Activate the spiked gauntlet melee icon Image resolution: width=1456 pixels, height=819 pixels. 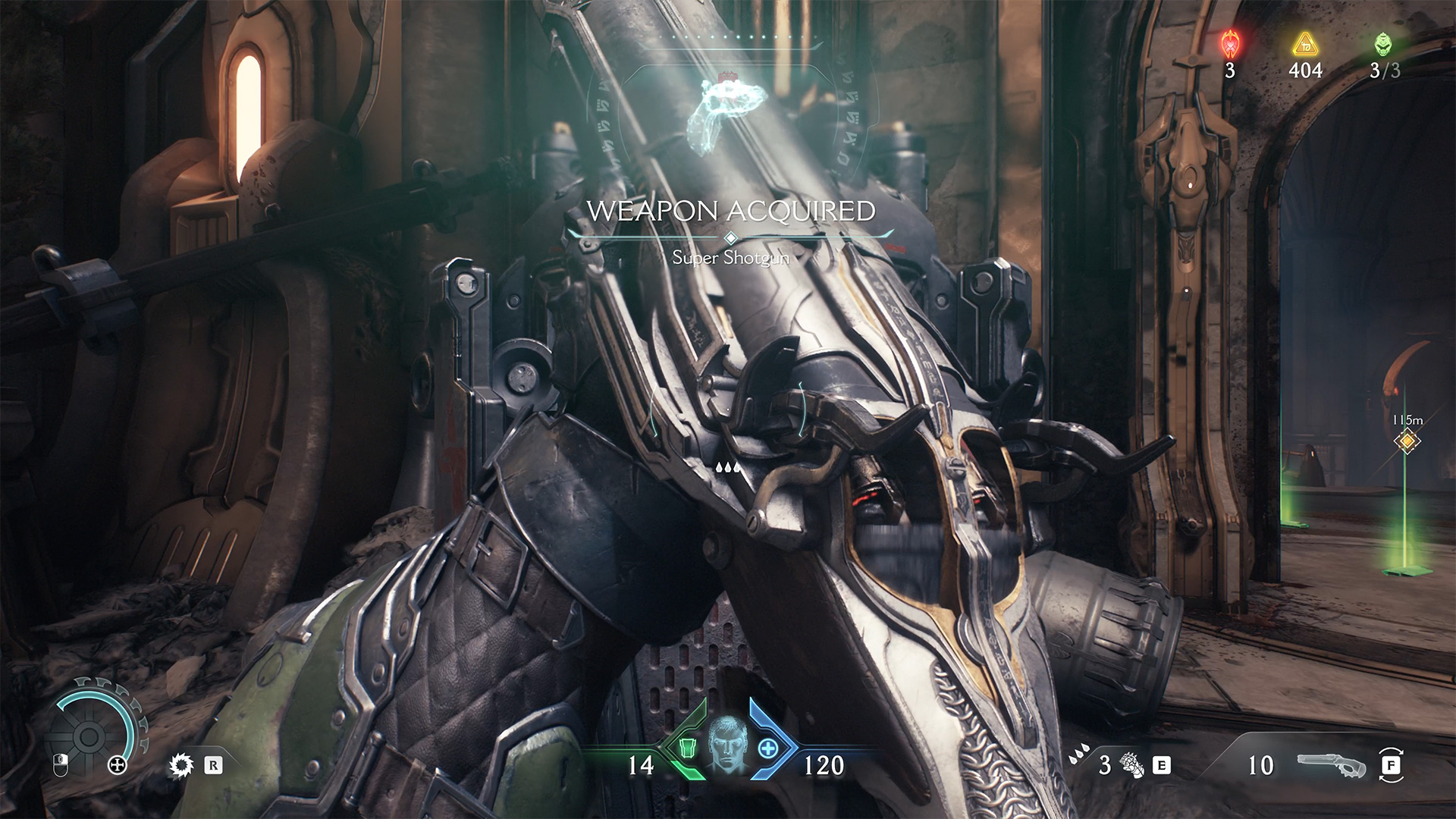(1132, 766)
